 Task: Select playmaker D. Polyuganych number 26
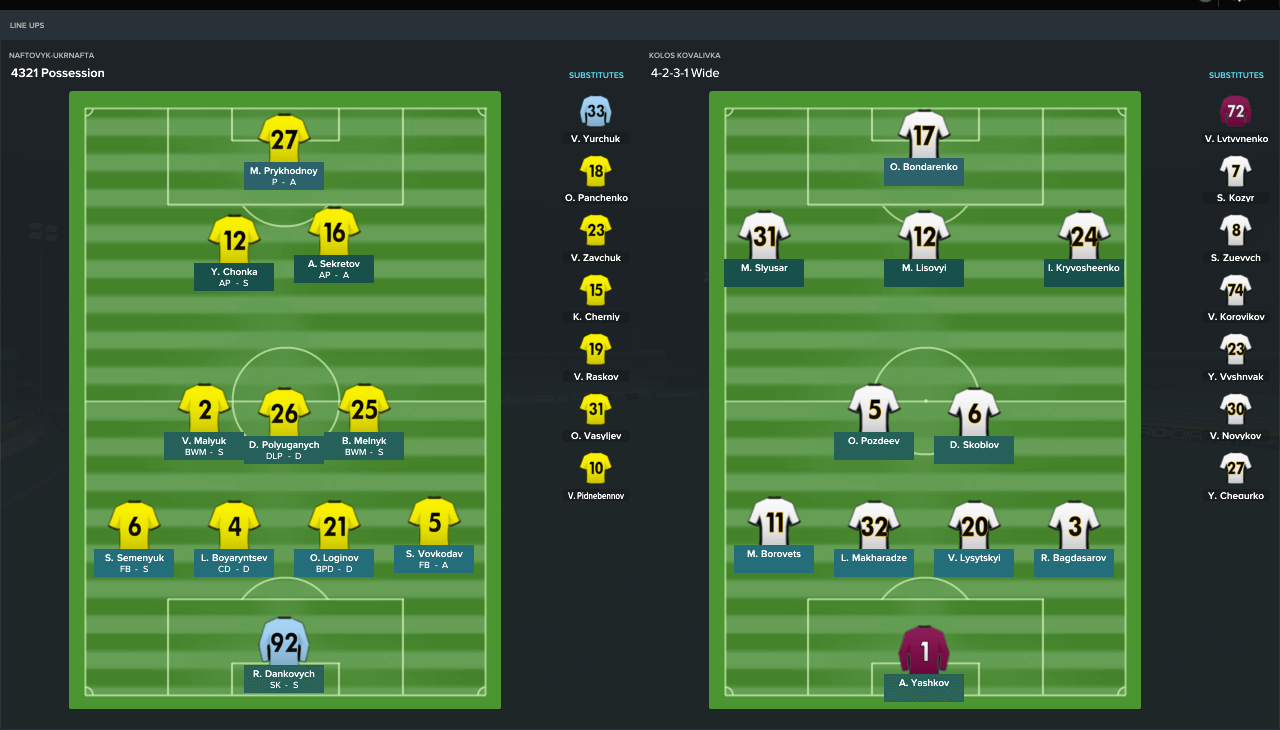tap(284, 413)
